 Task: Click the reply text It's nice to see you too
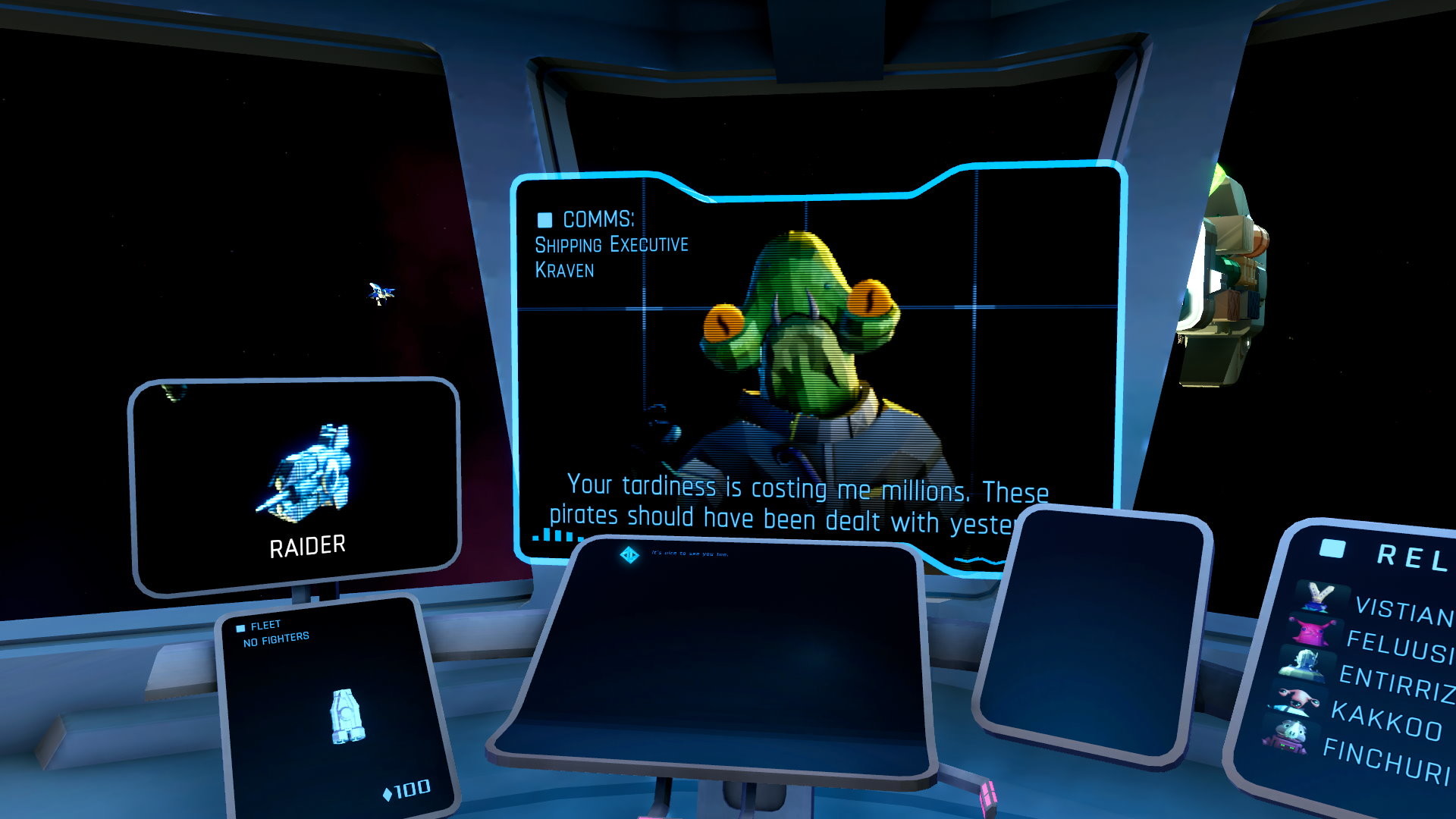click(690, 554)
